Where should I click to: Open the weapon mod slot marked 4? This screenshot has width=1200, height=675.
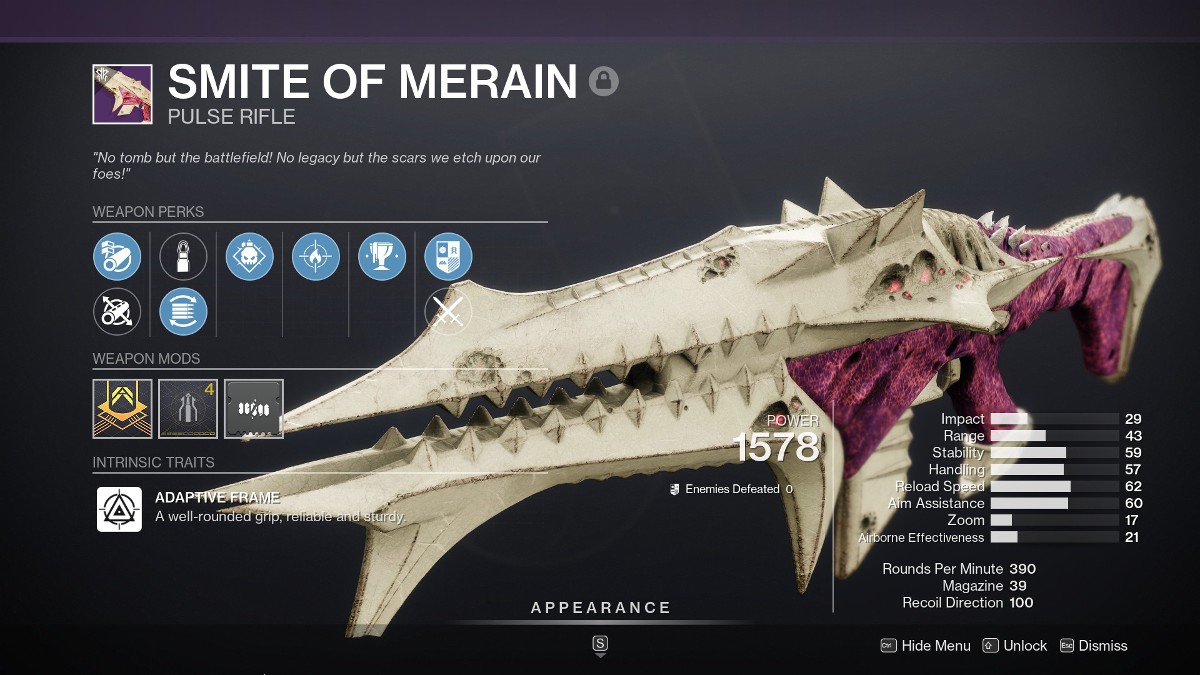[x=188, y=408]
